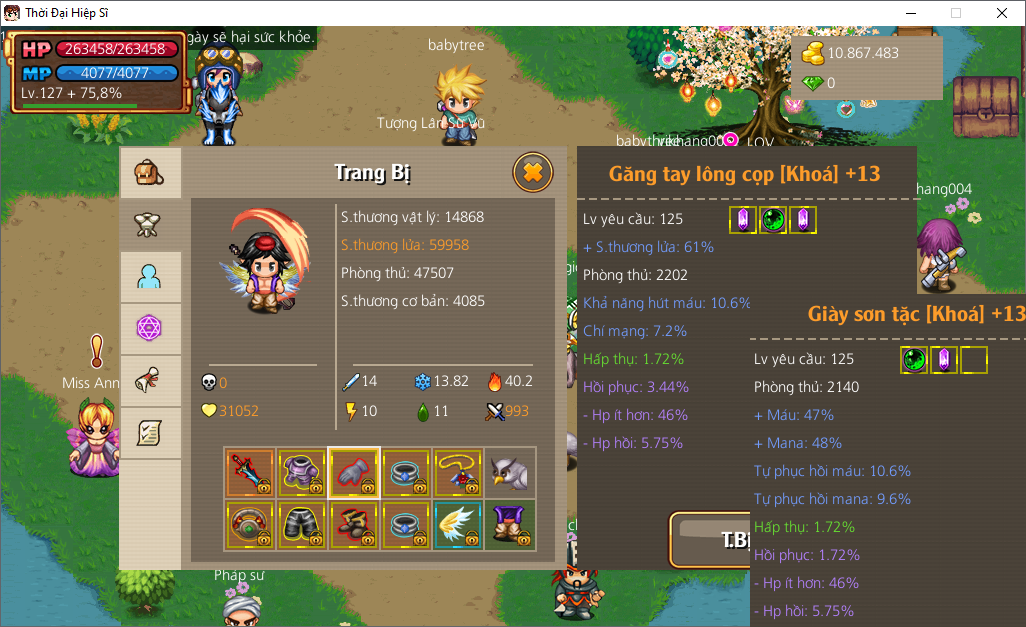1026x627 pixels.
Task: Select the owl pet slot
Action: click(x=510, y=473)
